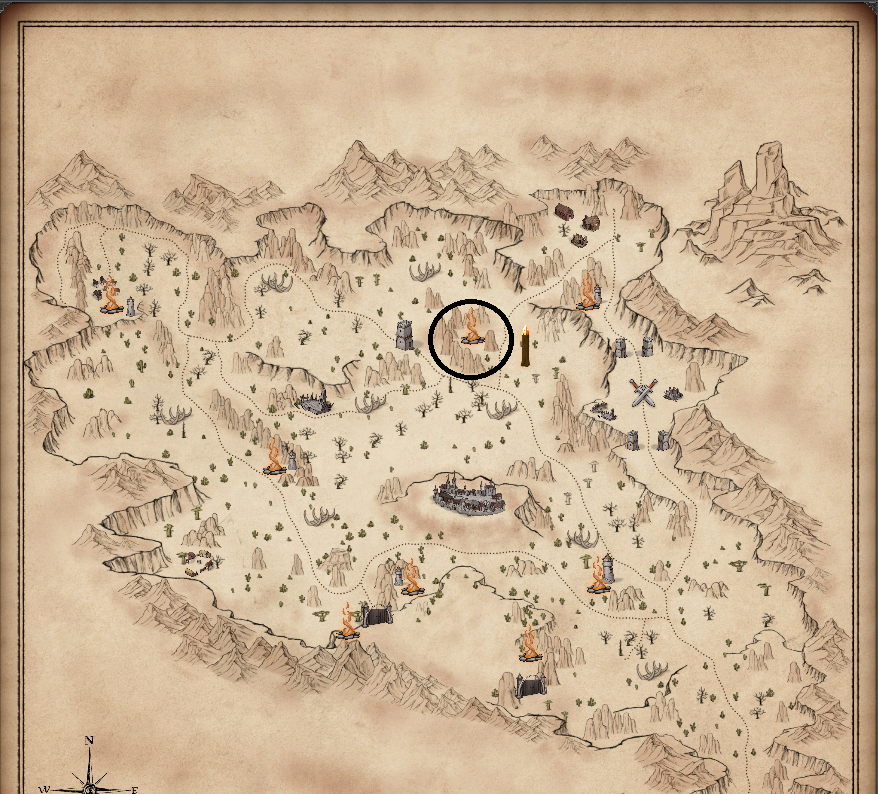
Task: Select the lone stone tower beside the circled bonfire
Action: coord(405,334)
